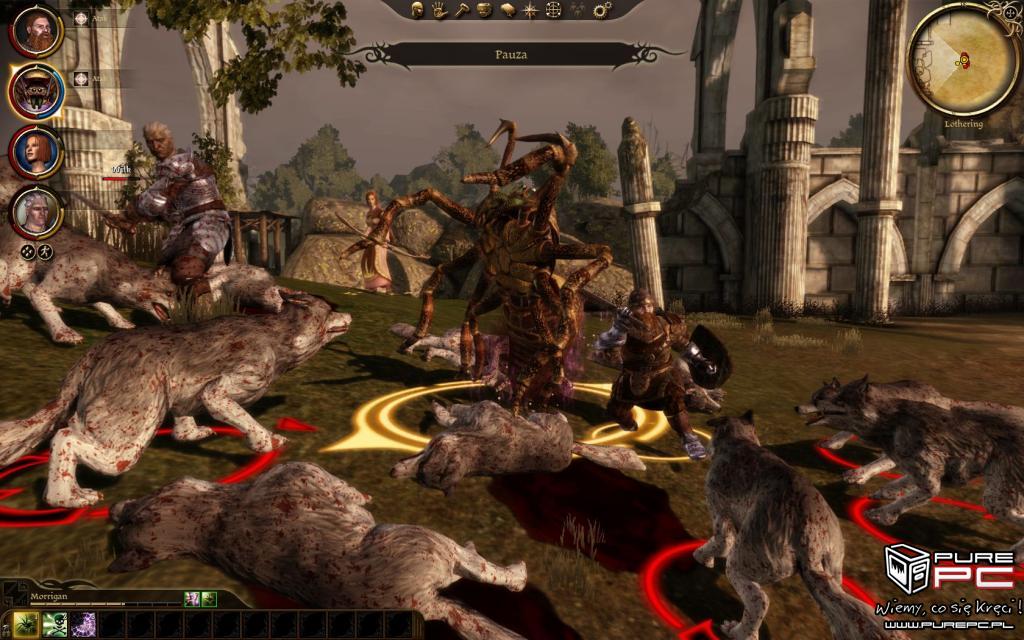The image size is (1024, 640).
Task: Select the red-bearded dwarf portrait
Action: [x=36, y=32]
